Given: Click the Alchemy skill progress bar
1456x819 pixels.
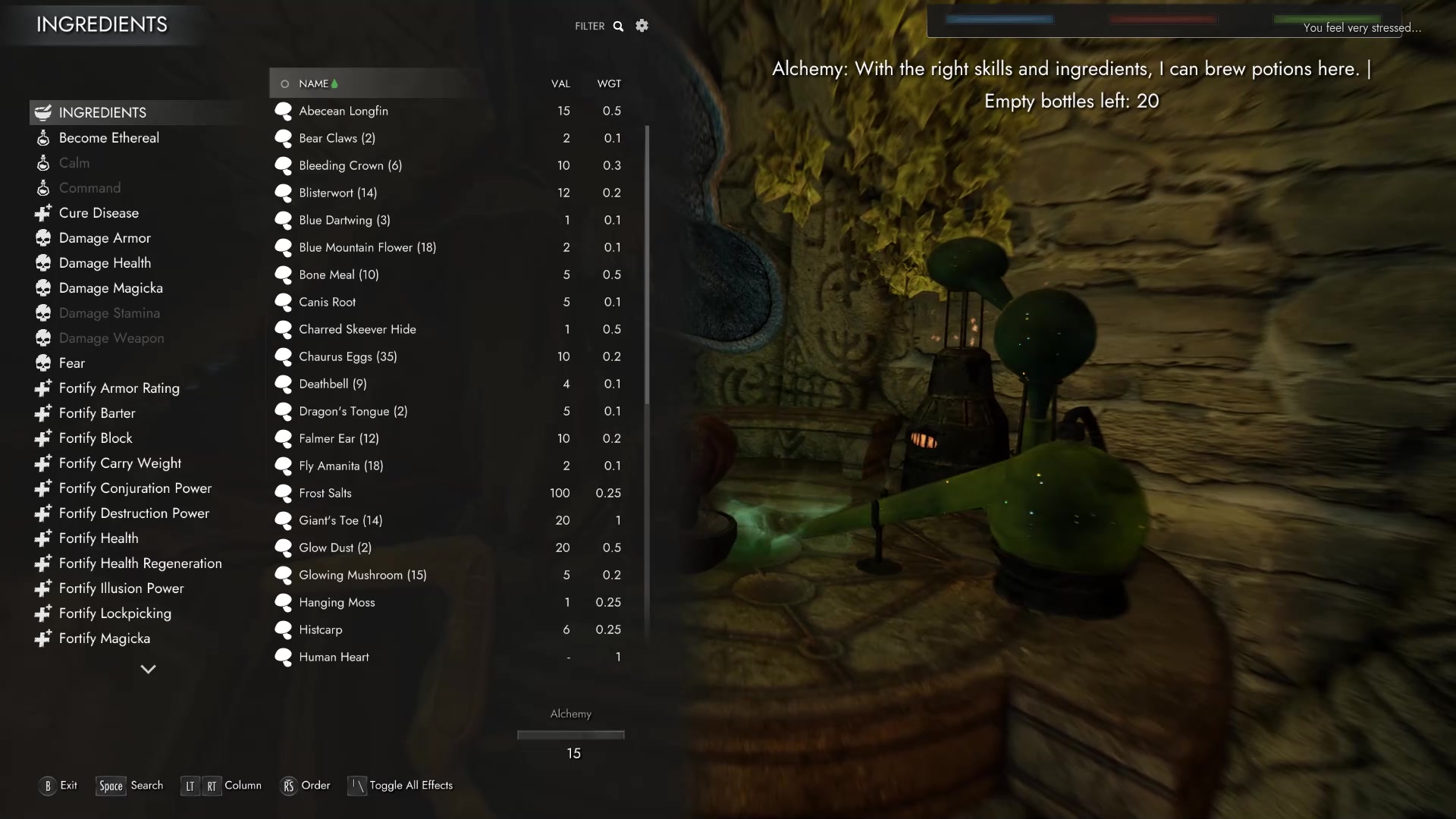Looking at the screenshot, I should click(x=570, y=734).
